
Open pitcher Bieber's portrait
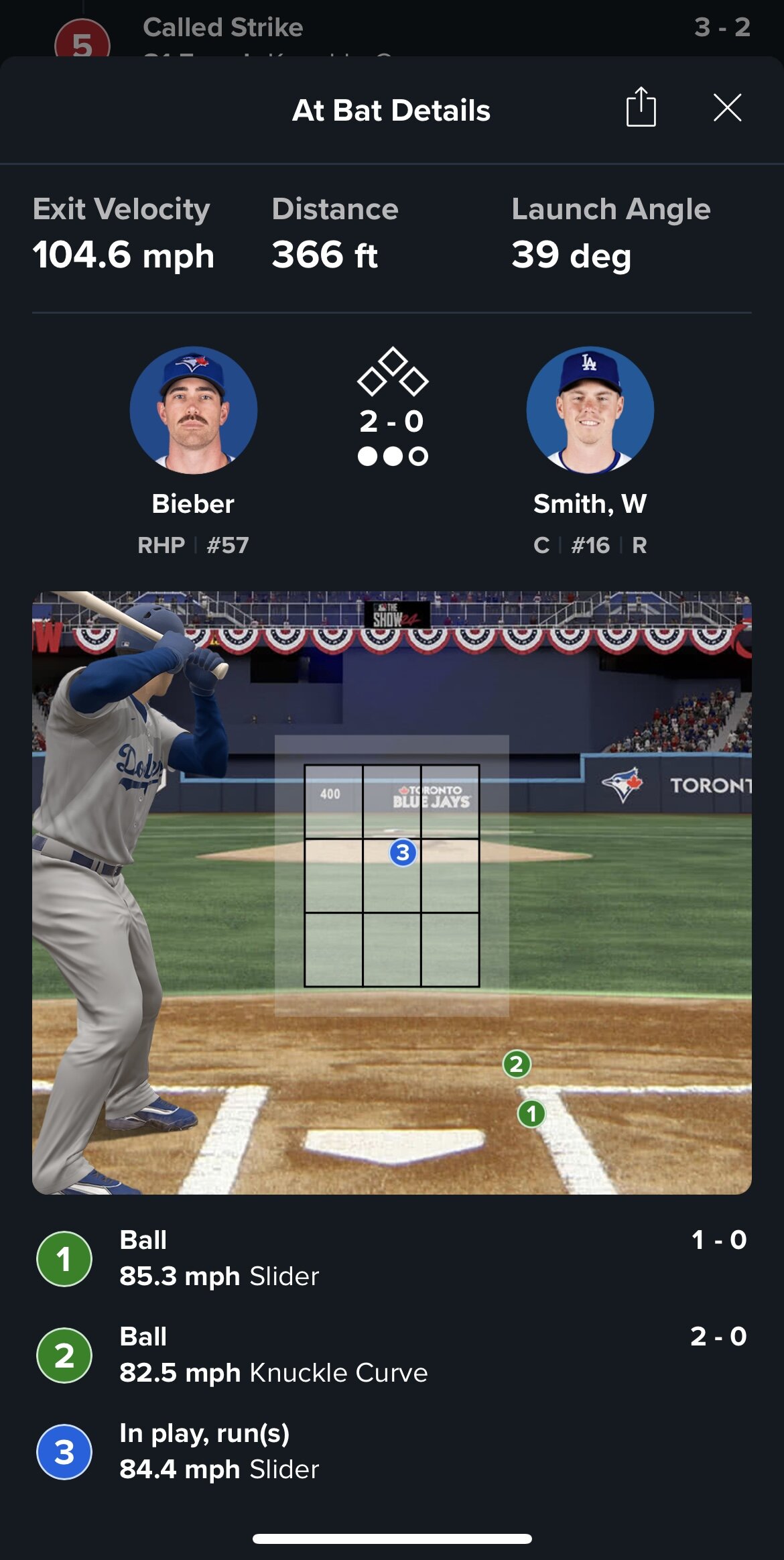pos(193,410)
